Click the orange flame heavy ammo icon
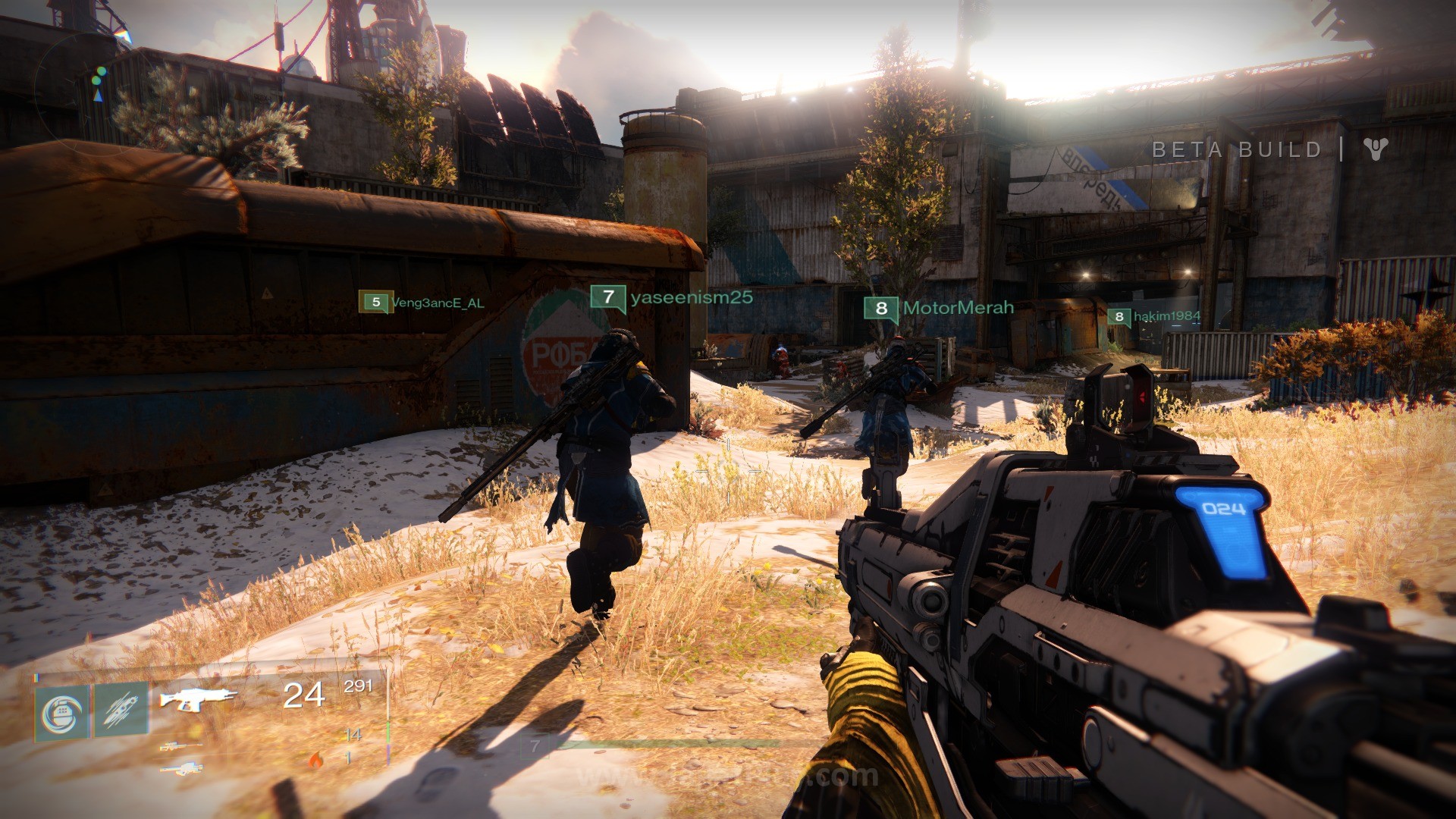Viewport: 1456px width, 819px height. click(315, 758)
